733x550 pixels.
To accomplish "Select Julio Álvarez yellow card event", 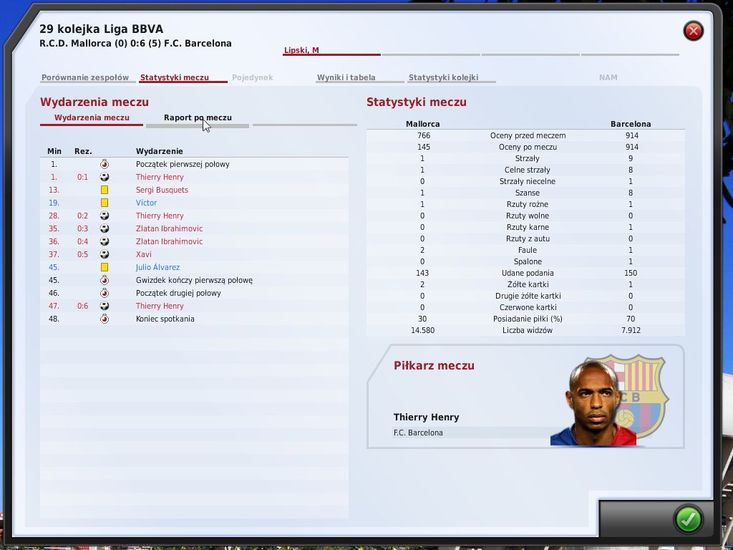I will point(159,267).
